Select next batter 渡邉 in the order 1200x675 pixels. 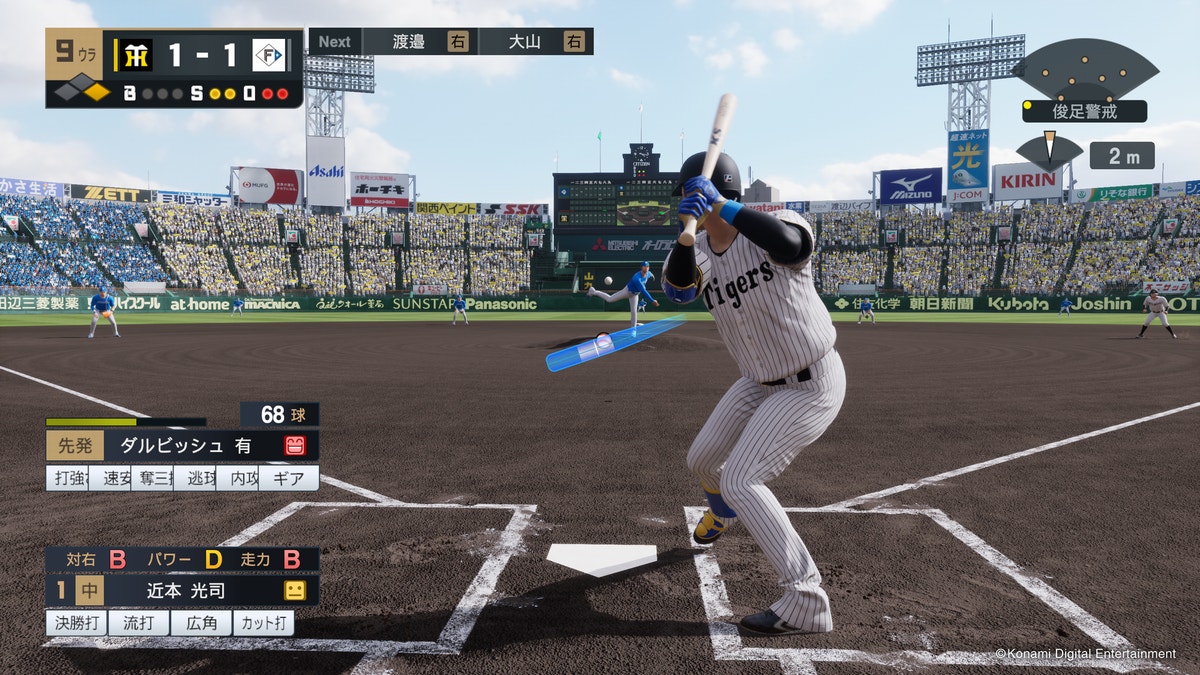tap(419, 41)
